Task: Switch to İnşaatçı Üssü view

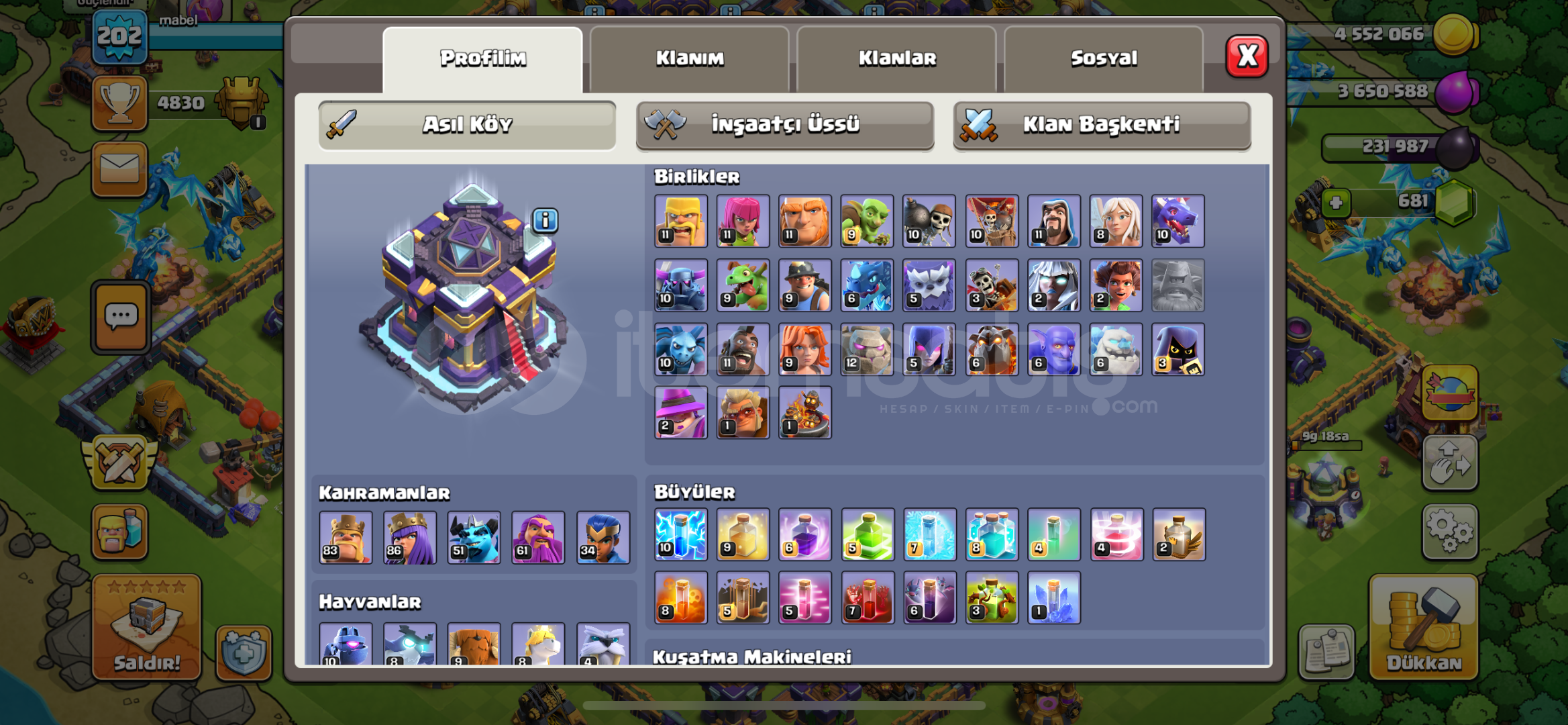Action: [x=785, y=124]
